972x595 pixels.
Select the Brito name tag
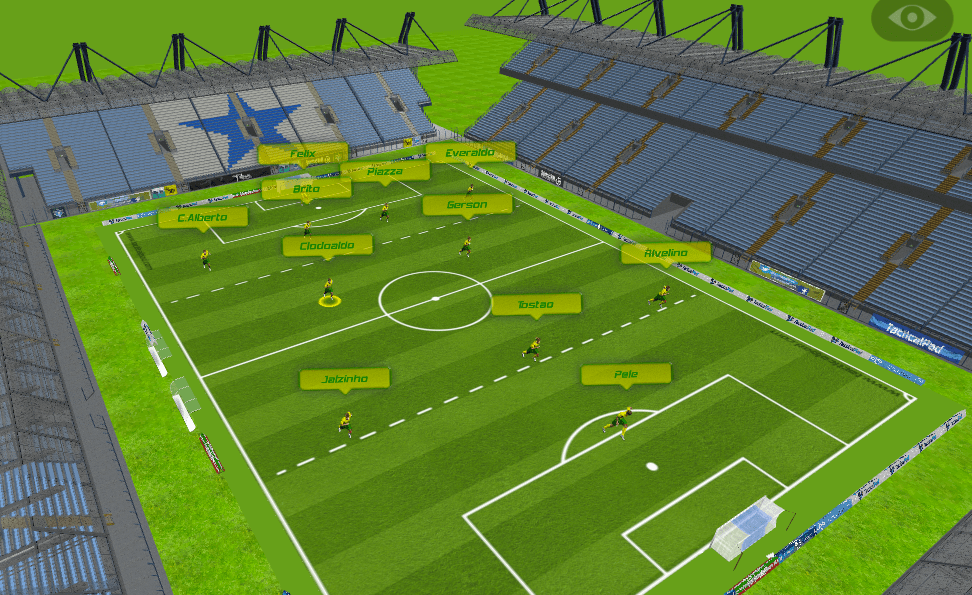point(306,188)
